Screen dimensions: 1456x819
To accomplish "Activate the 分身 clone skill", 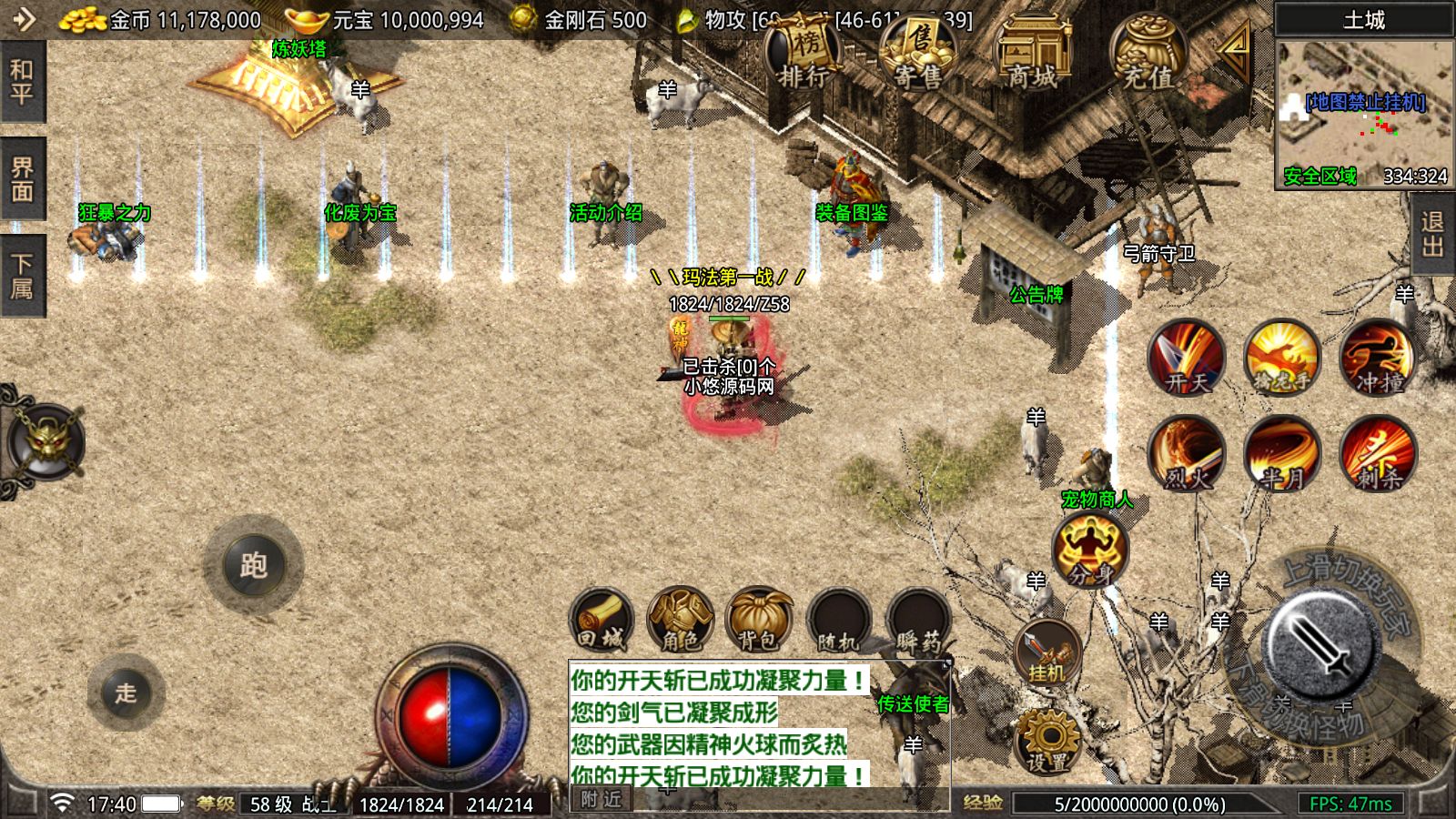I will point(1089,550).
